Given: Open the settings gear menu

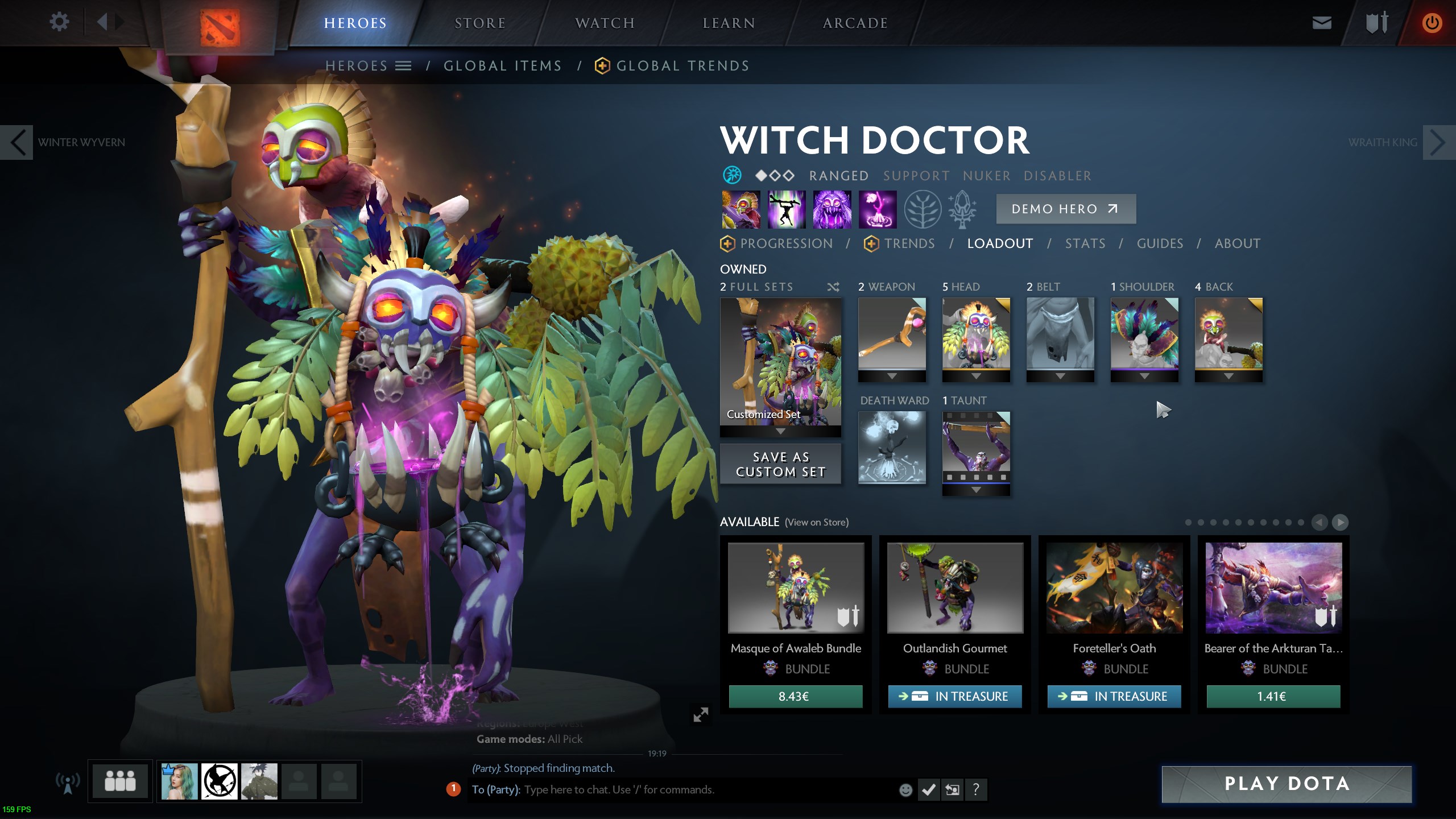Looking at the screenshot, I should tap(59, 23).
